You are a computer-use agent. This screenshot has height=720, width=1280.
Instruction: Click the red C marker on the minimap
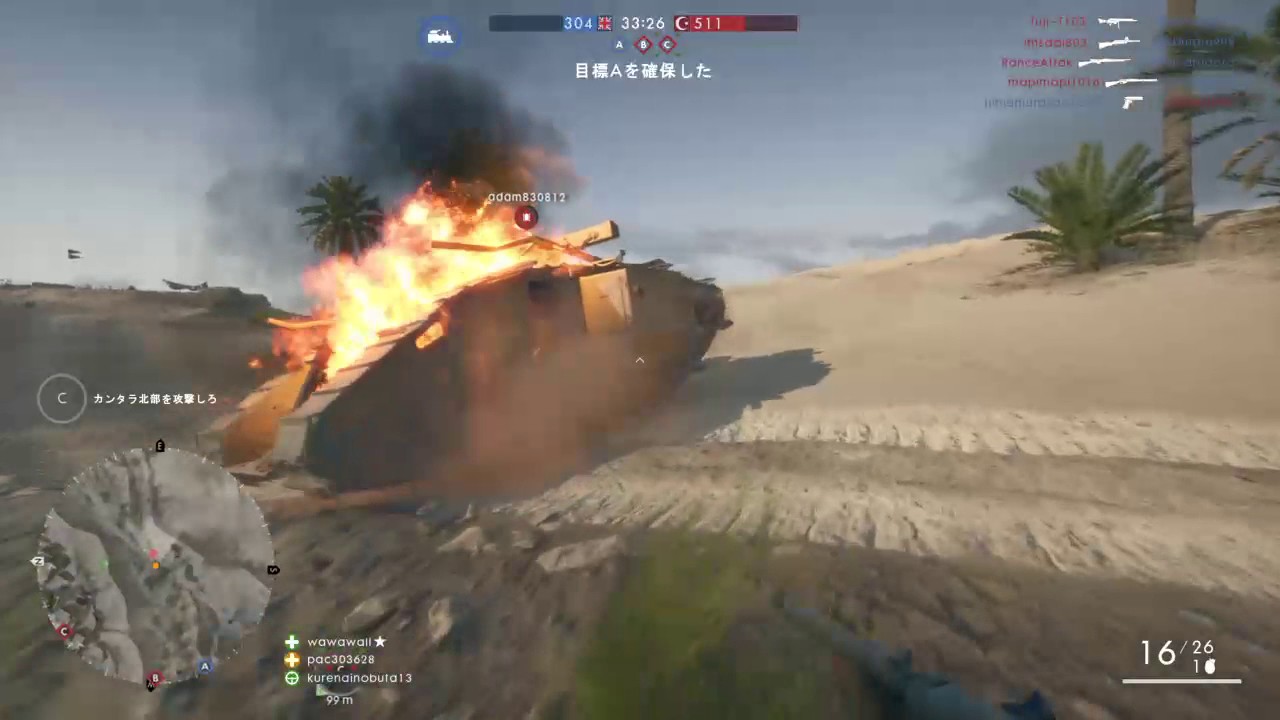(65, 631)
